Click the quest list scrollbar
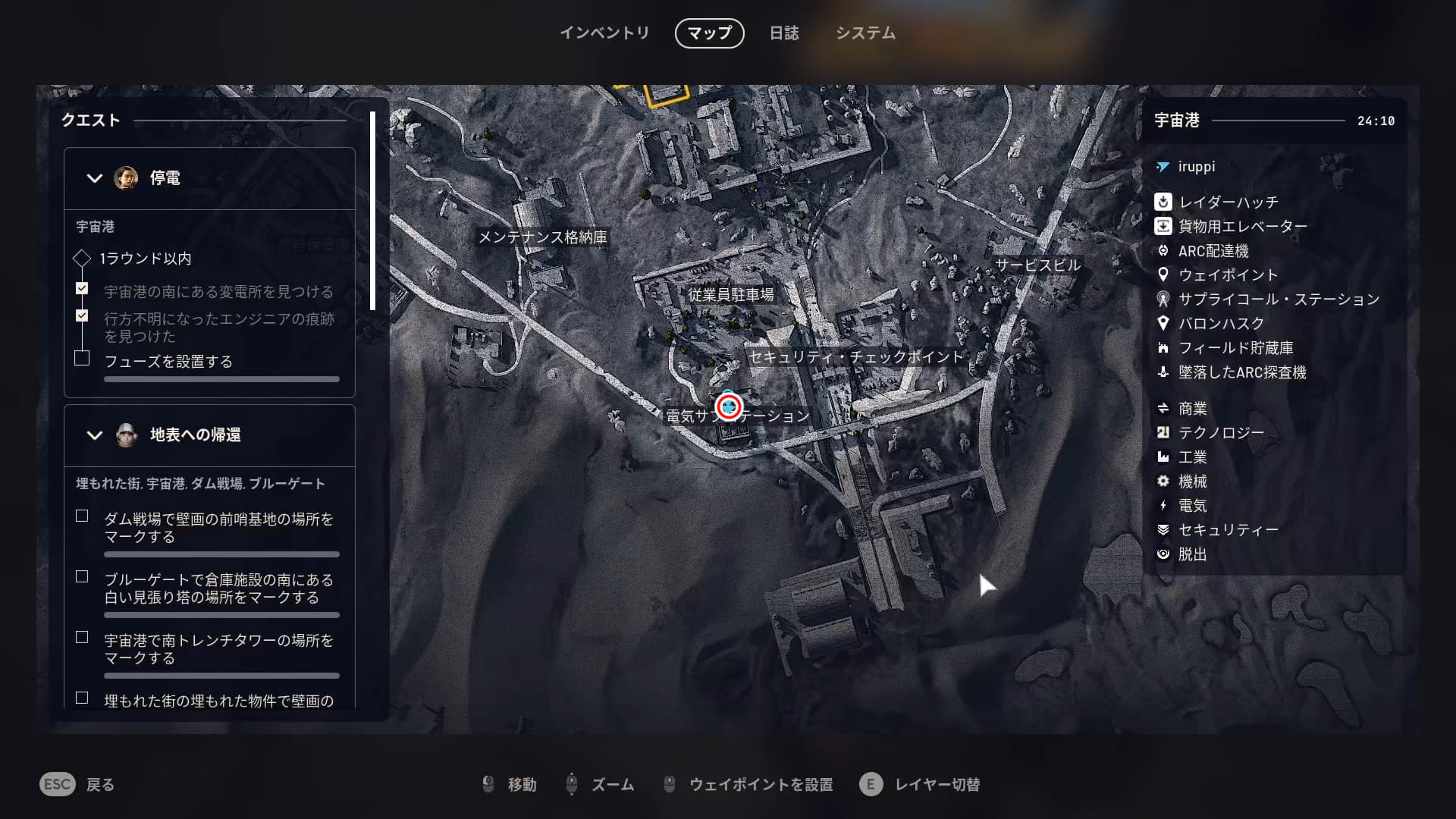The width and height of the screenshot is (1456, 819). click(x=372, y=212)
